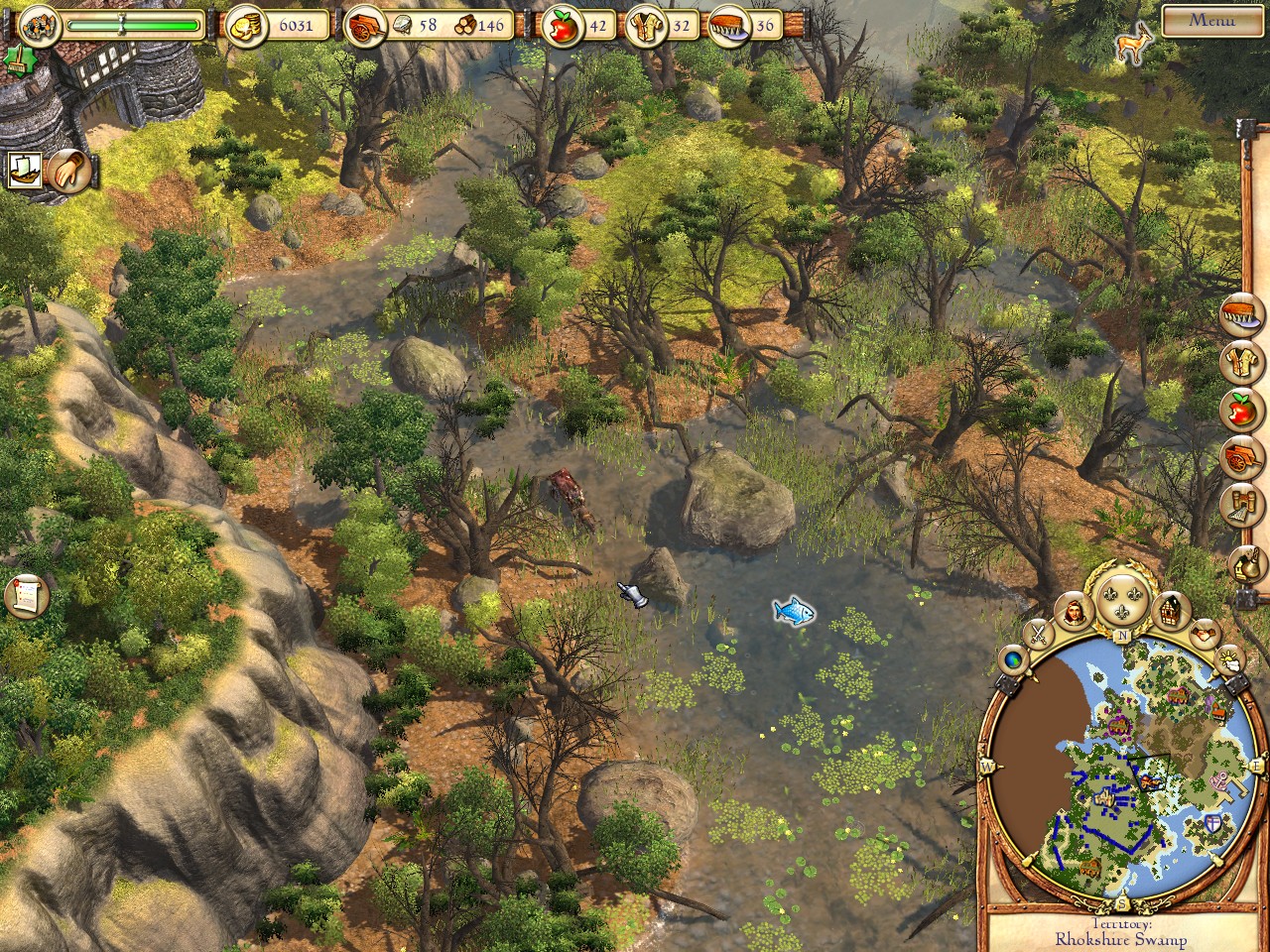Select the sailing ship portrait
The image size is (1270, 952).
pyautogui.click(x=25, y=171)
